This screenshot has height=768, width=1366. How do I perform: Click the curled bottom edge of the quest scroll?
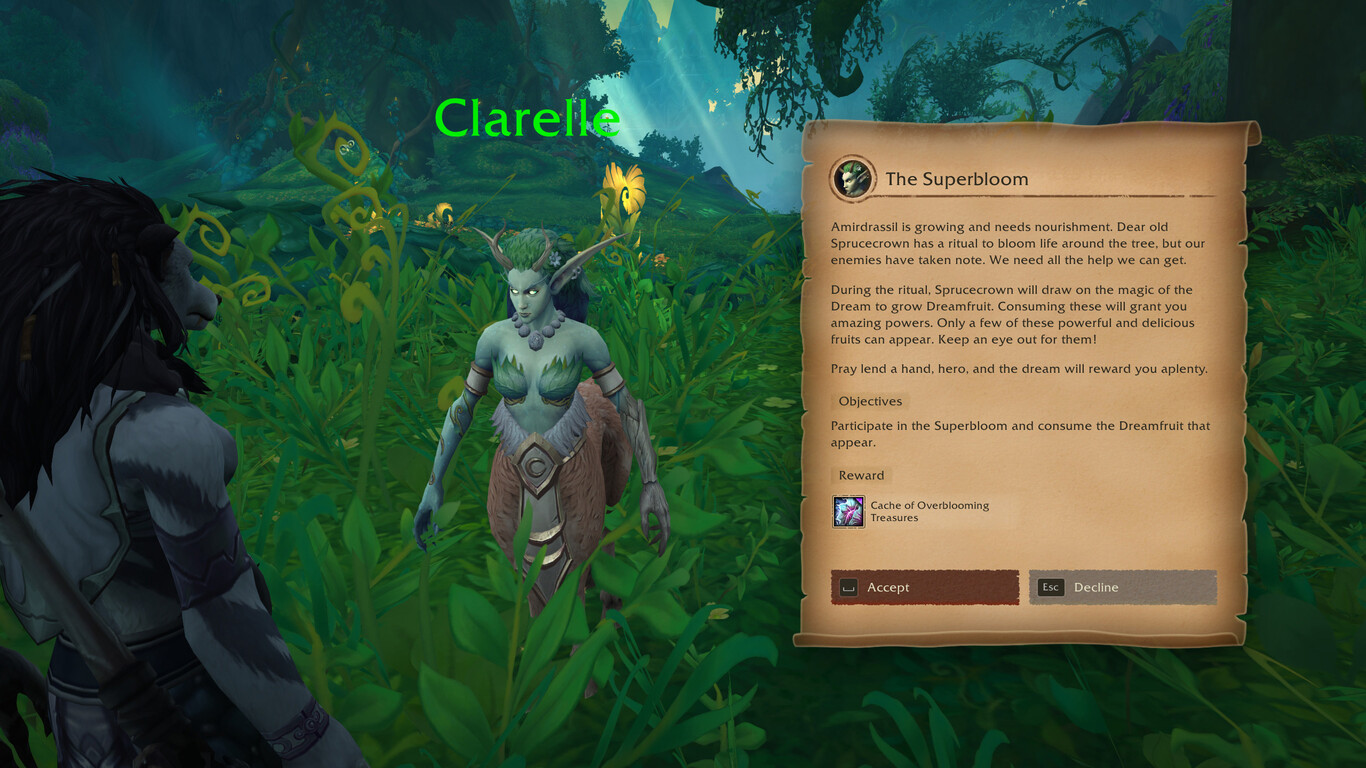1020,635
